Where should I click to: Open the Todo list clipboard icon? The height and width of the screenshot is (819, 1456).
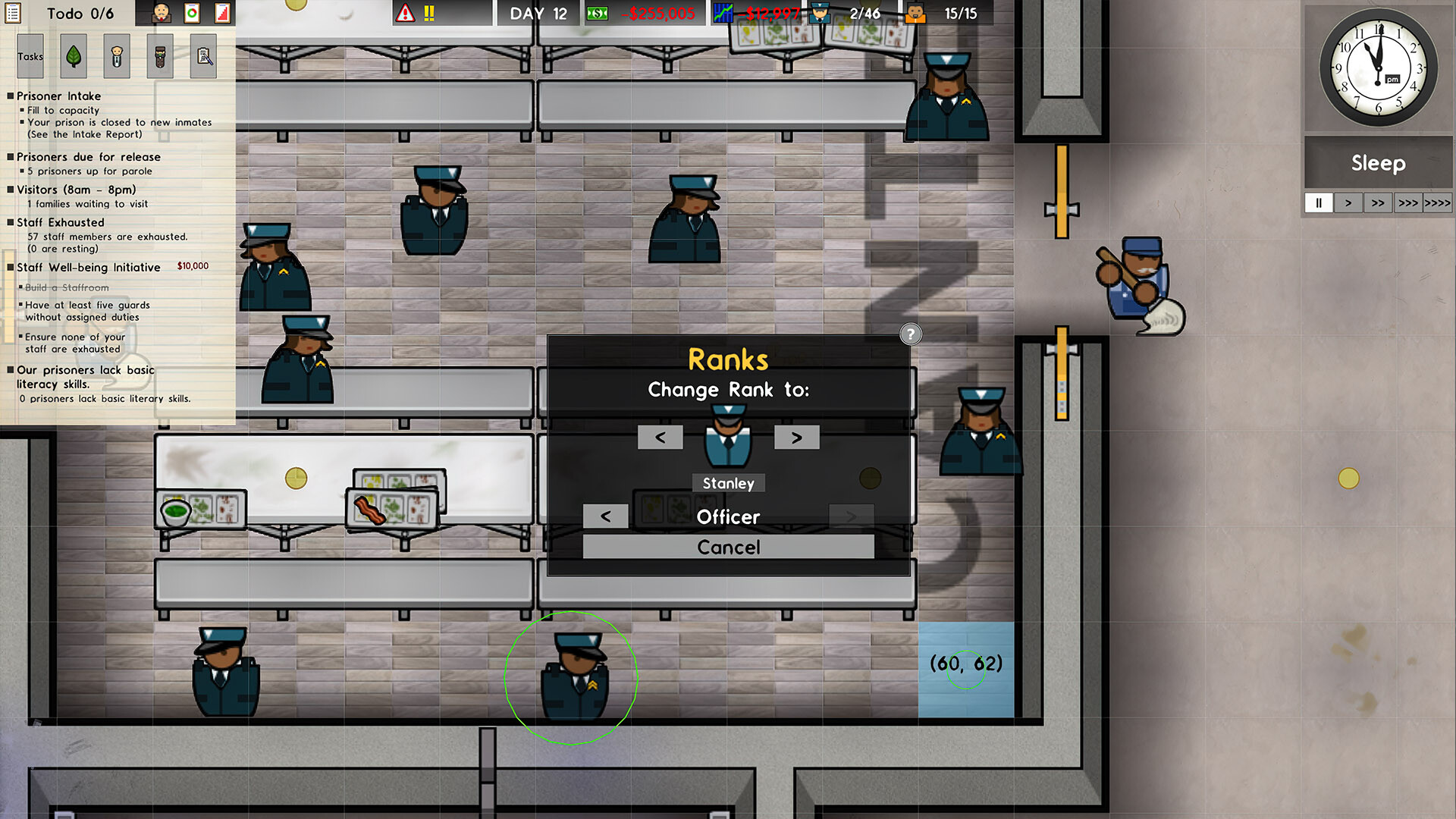(x=14, y=13)
